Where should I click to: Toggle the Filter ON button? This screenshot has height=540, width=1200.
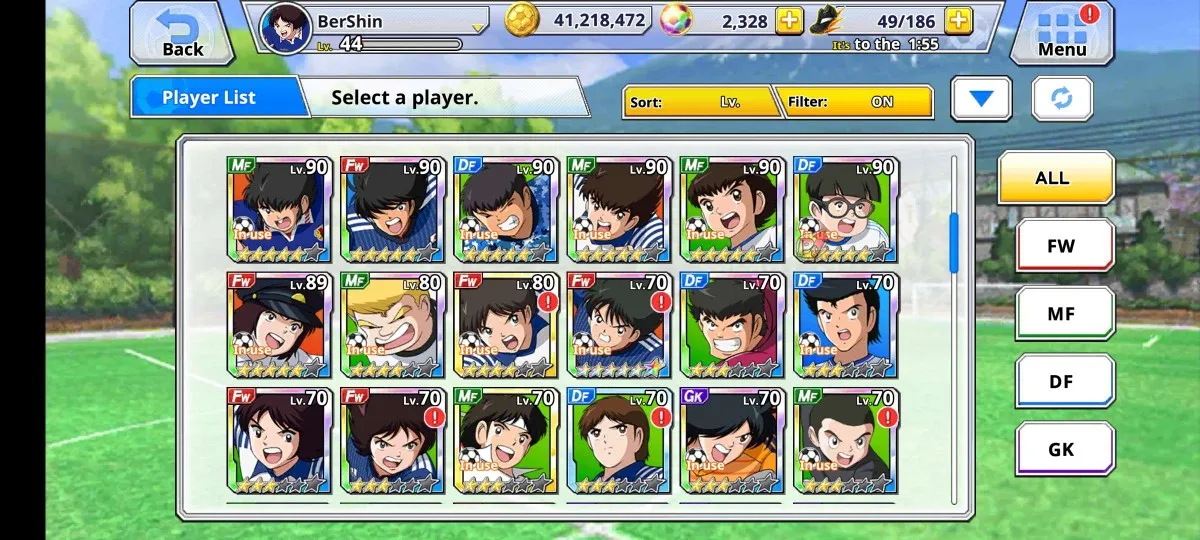[x=857, y=102]
